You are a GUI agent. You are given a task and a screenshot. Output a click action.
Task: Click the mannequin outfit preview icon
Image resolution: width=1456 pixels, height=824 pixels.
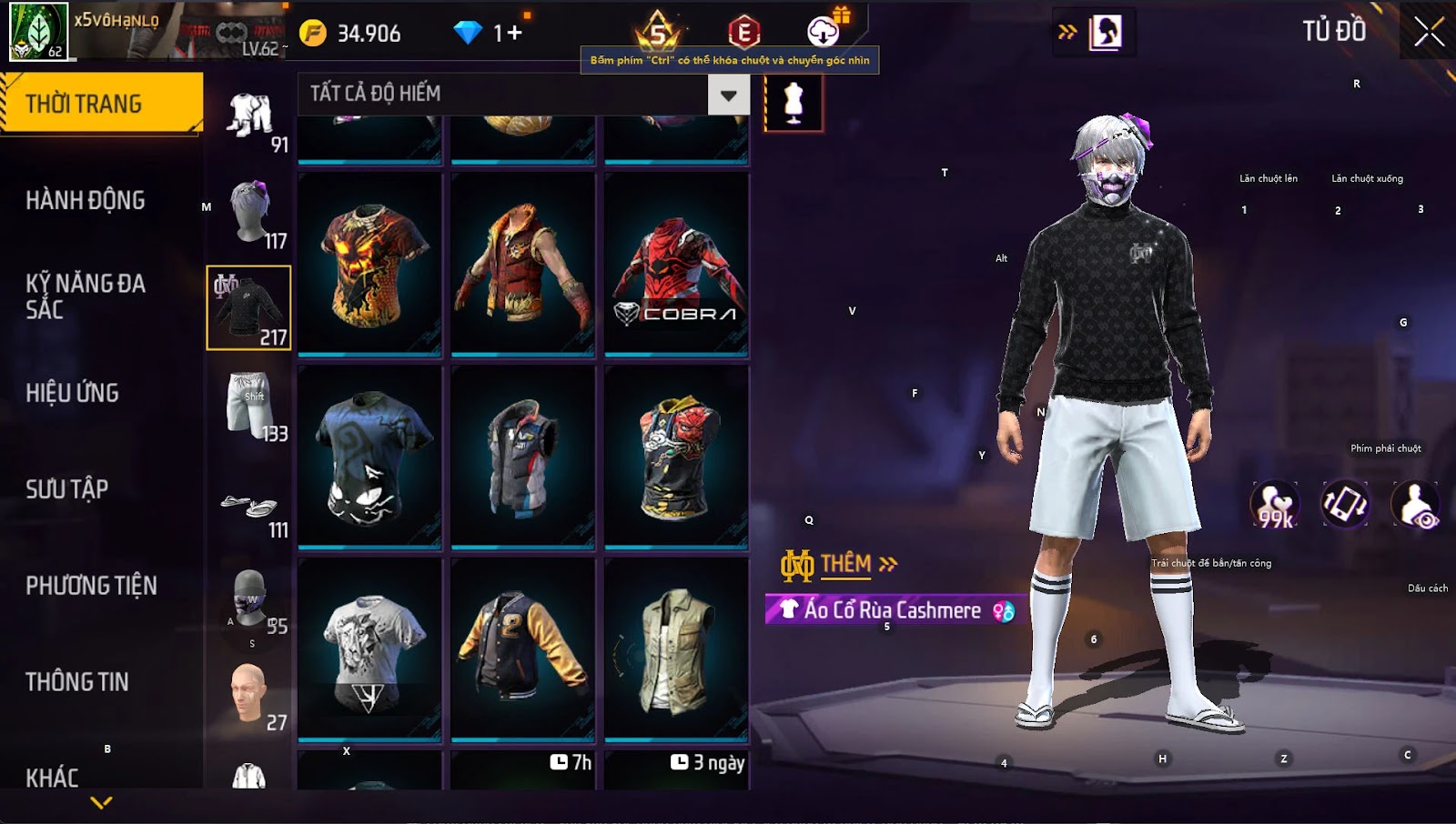pyautogui.click(x=794, y=103)
